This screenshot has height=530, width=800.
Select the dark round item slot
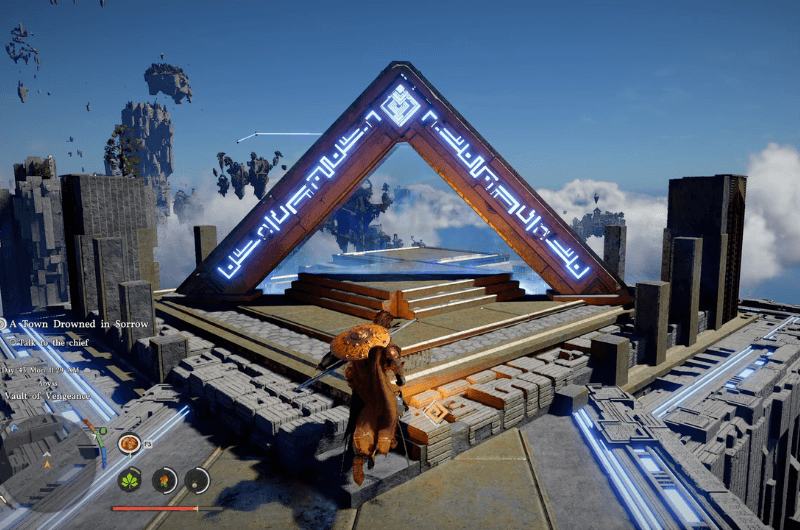197,480
